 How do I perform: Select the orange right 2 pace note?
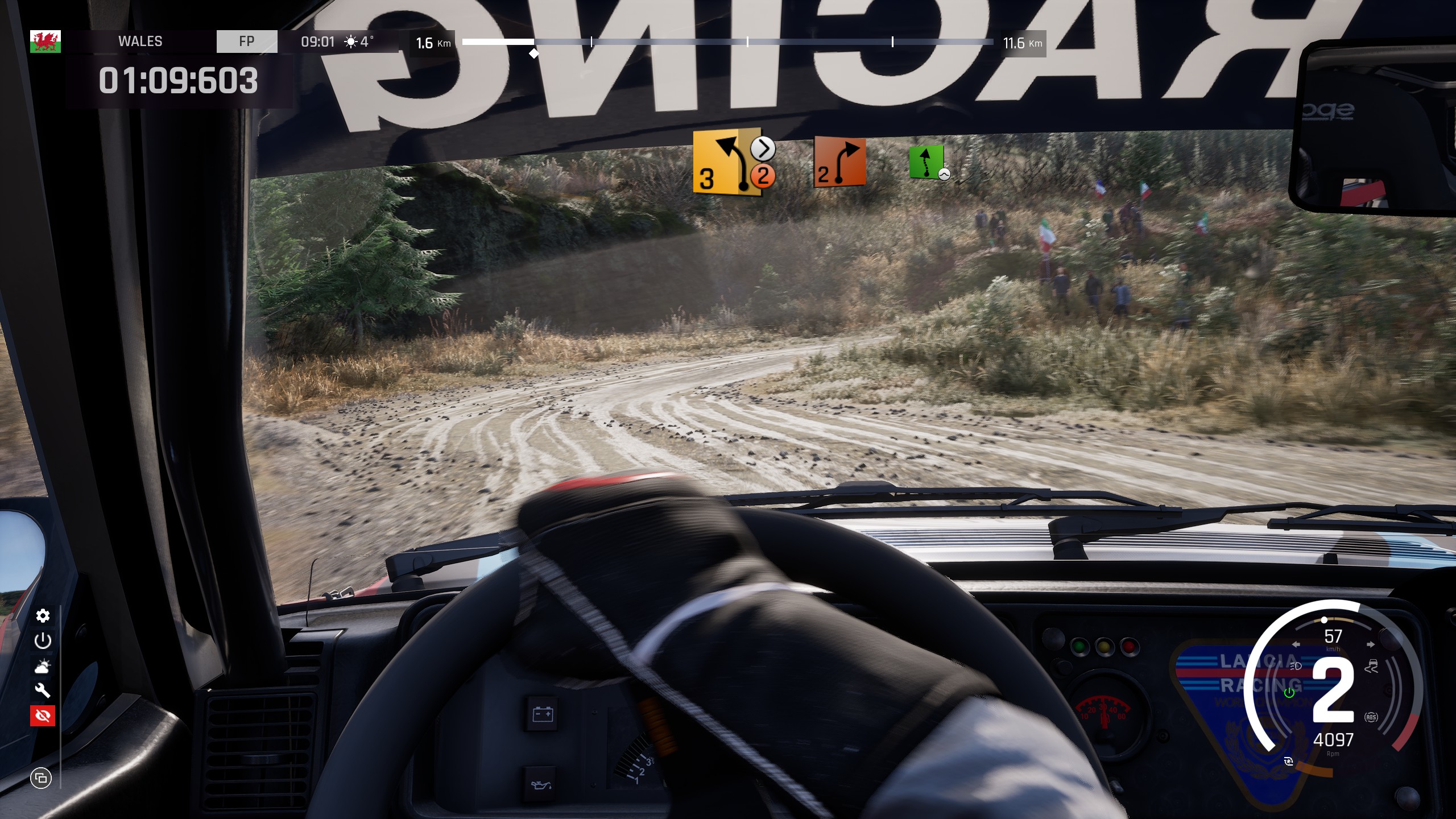click(x=839, y=162)
